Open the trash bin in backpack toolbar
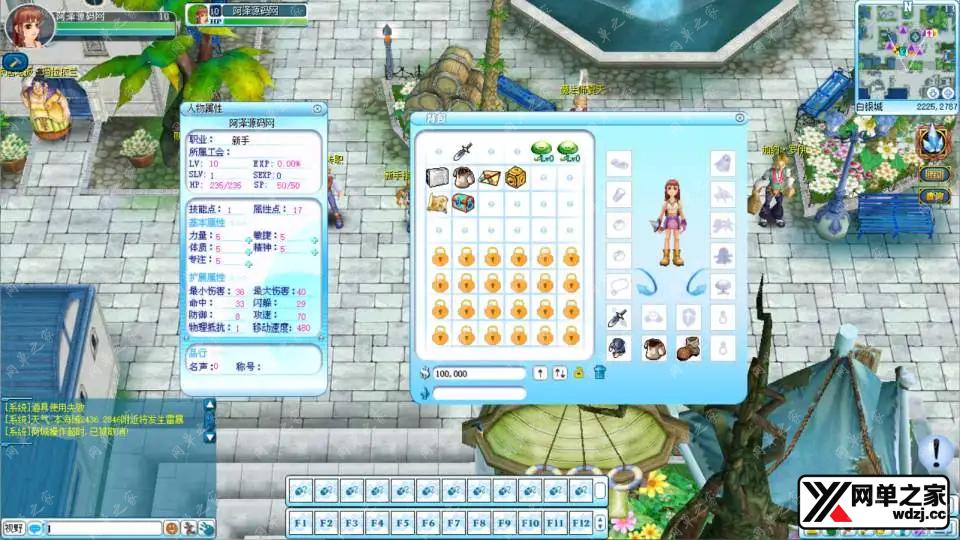The width and height of the screenshot is (960, 540). pos(600,373)
